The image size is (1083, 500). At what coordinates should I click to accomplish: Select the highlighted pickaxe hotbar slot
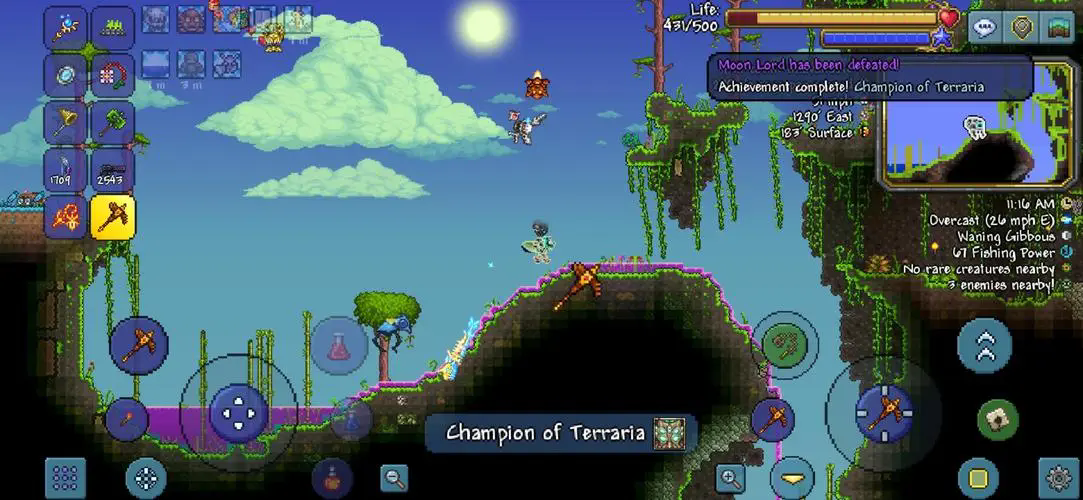[113, 217]
